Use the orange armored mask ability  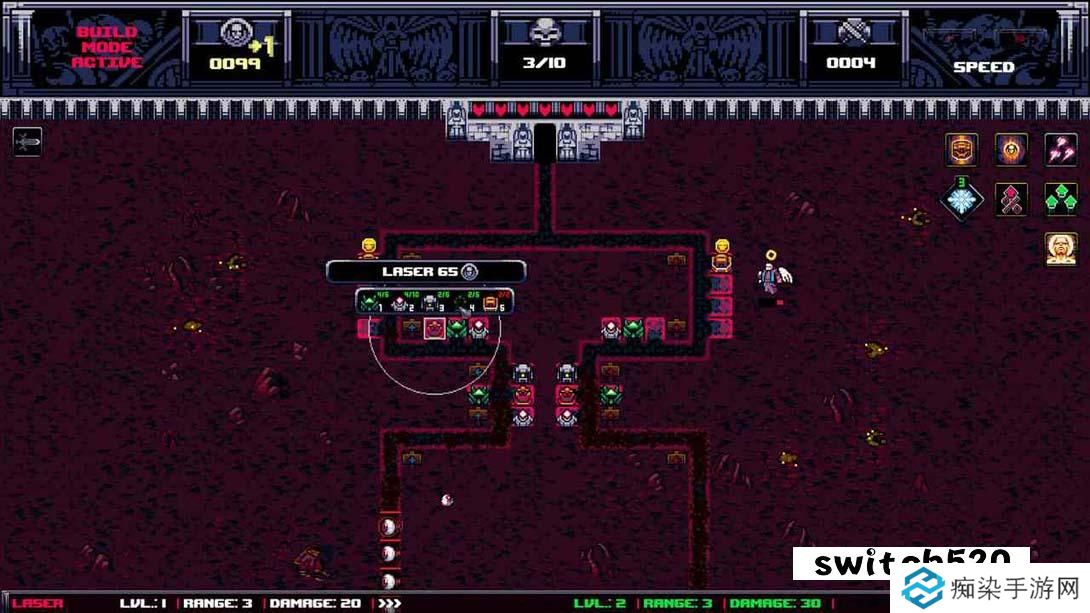[962, 150]
